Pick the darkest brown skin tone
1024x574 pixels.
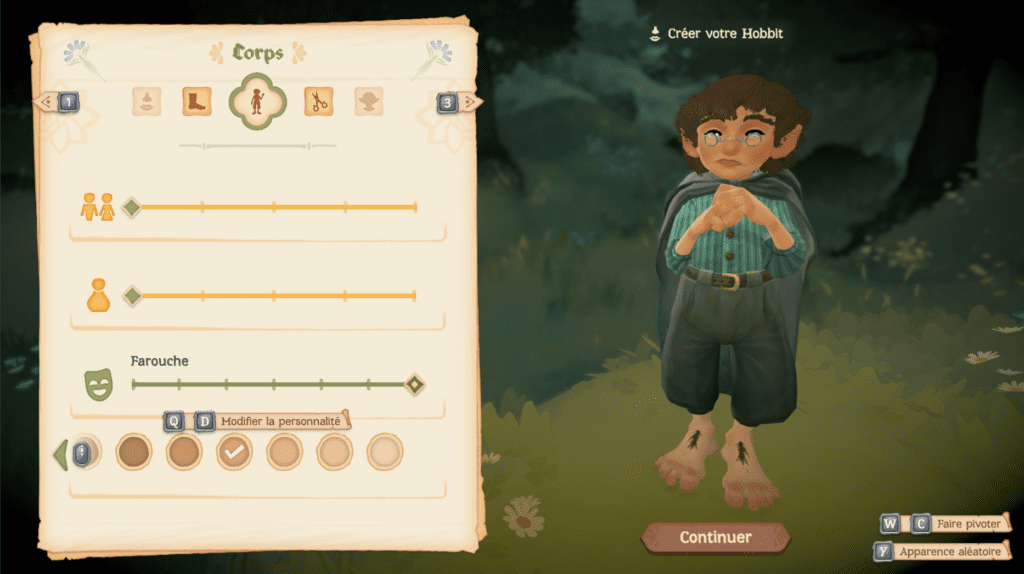coord(134,452)
